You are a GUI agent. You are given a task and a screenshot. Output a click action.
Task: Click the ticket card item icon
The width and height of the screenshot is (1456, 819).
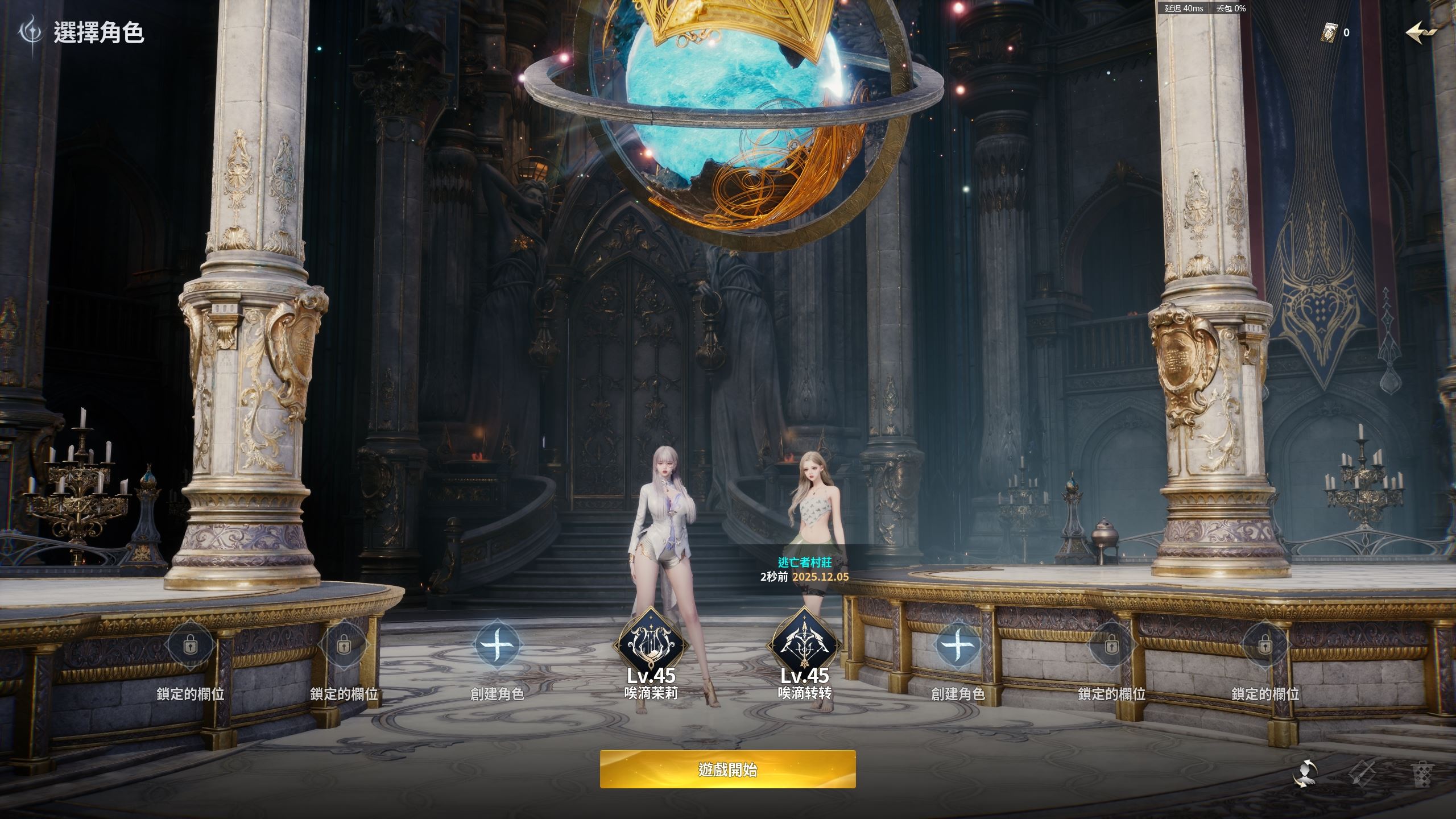(1329, 32)
